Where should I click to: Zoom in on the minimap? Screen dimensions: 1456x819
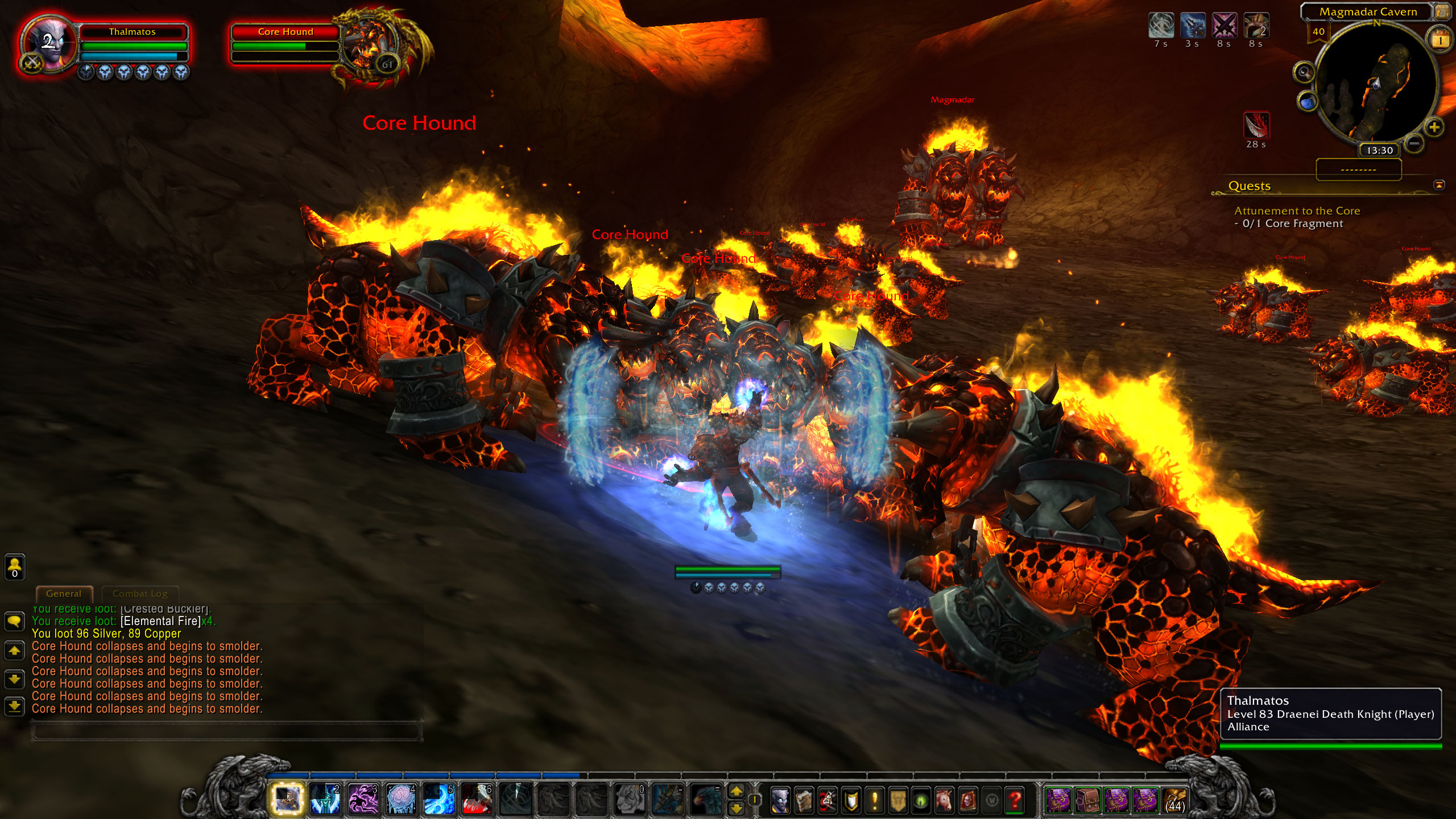1434,127
